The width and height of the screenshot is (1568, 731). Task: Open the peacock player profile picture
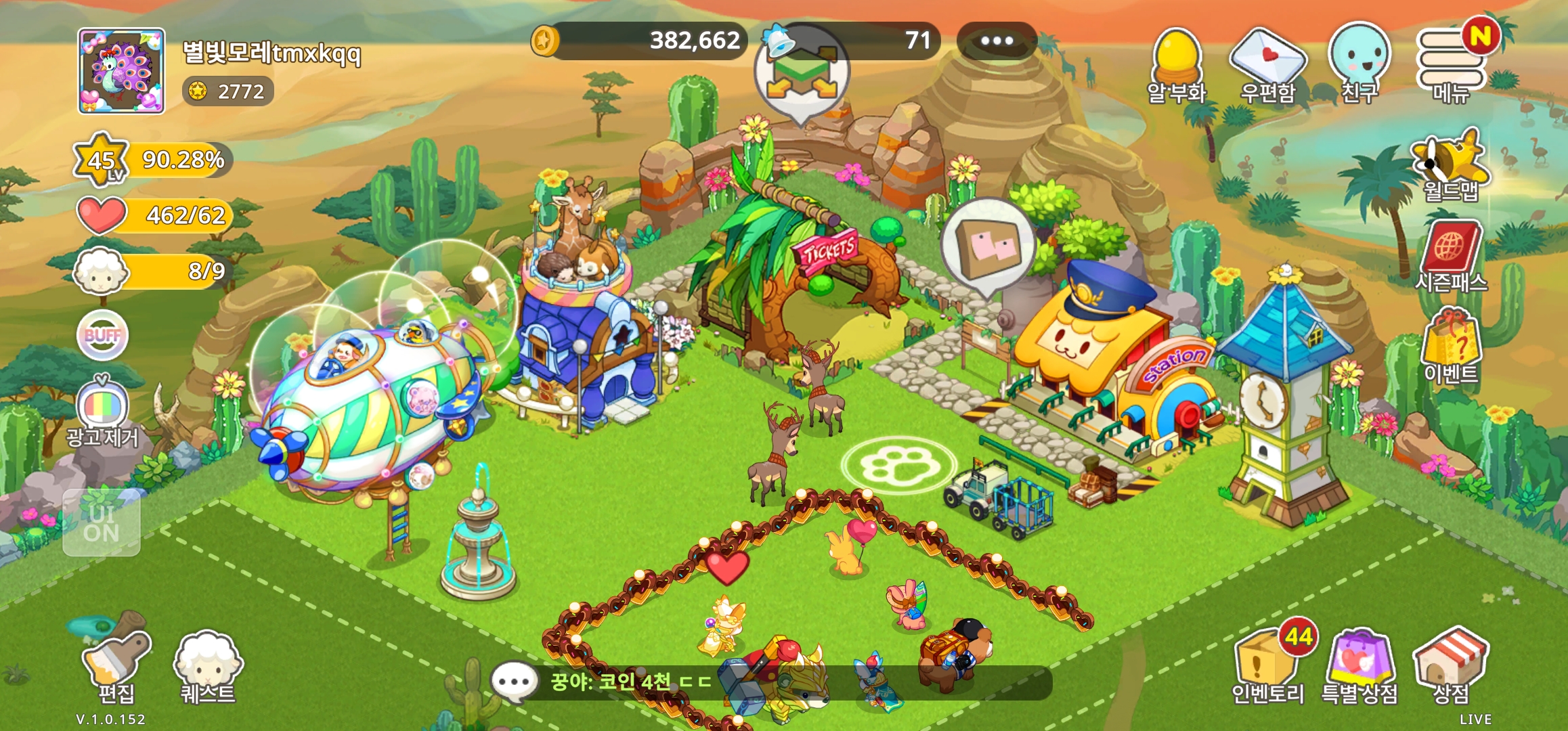[x=121, y=71]
